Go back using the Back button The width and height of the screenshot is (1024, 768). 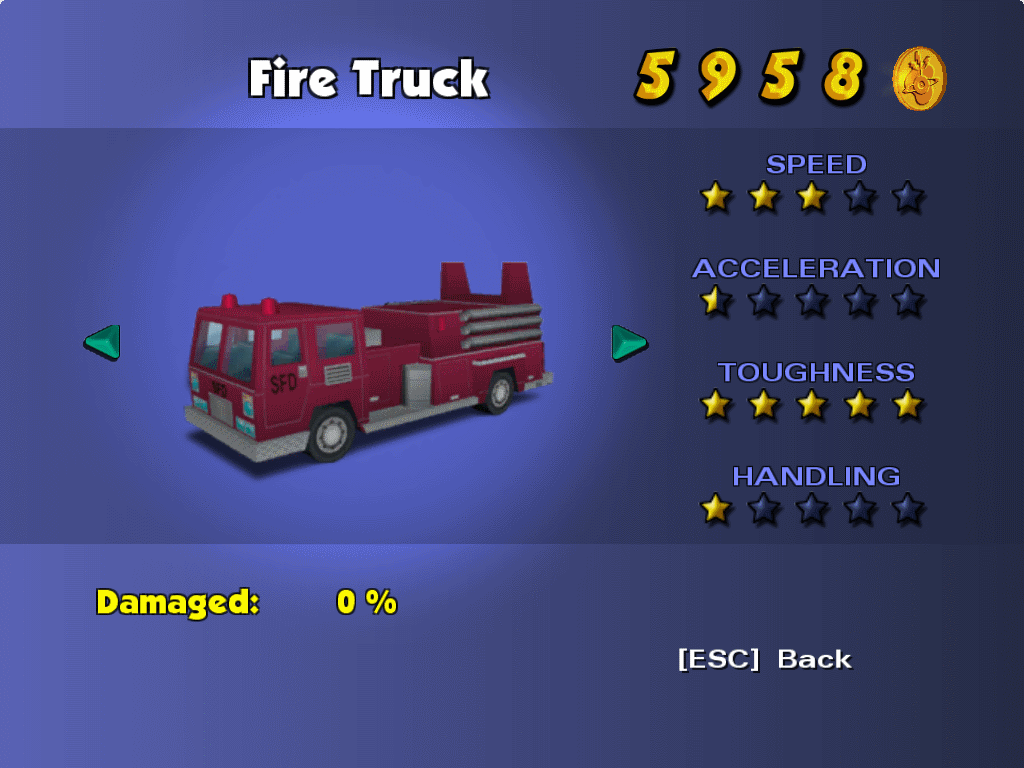[x=765, y=659]
